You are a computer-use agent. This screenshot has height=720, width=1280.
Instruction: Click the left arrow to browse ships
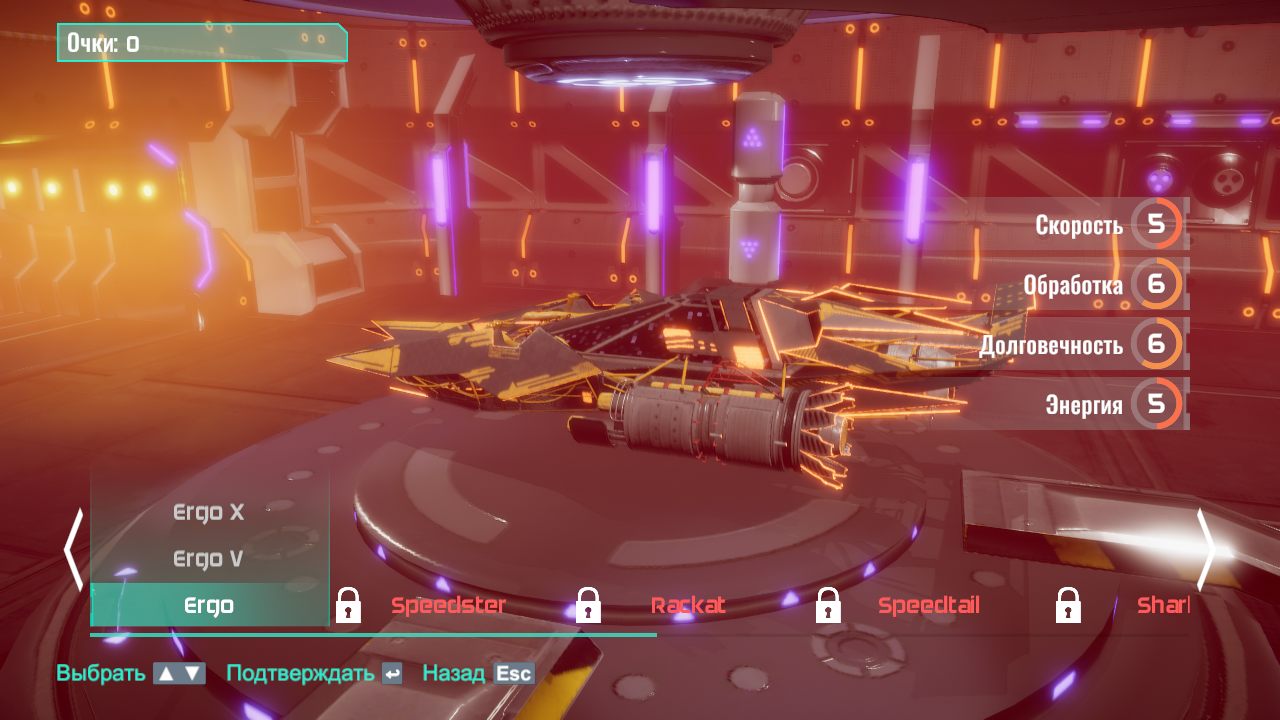74,550
